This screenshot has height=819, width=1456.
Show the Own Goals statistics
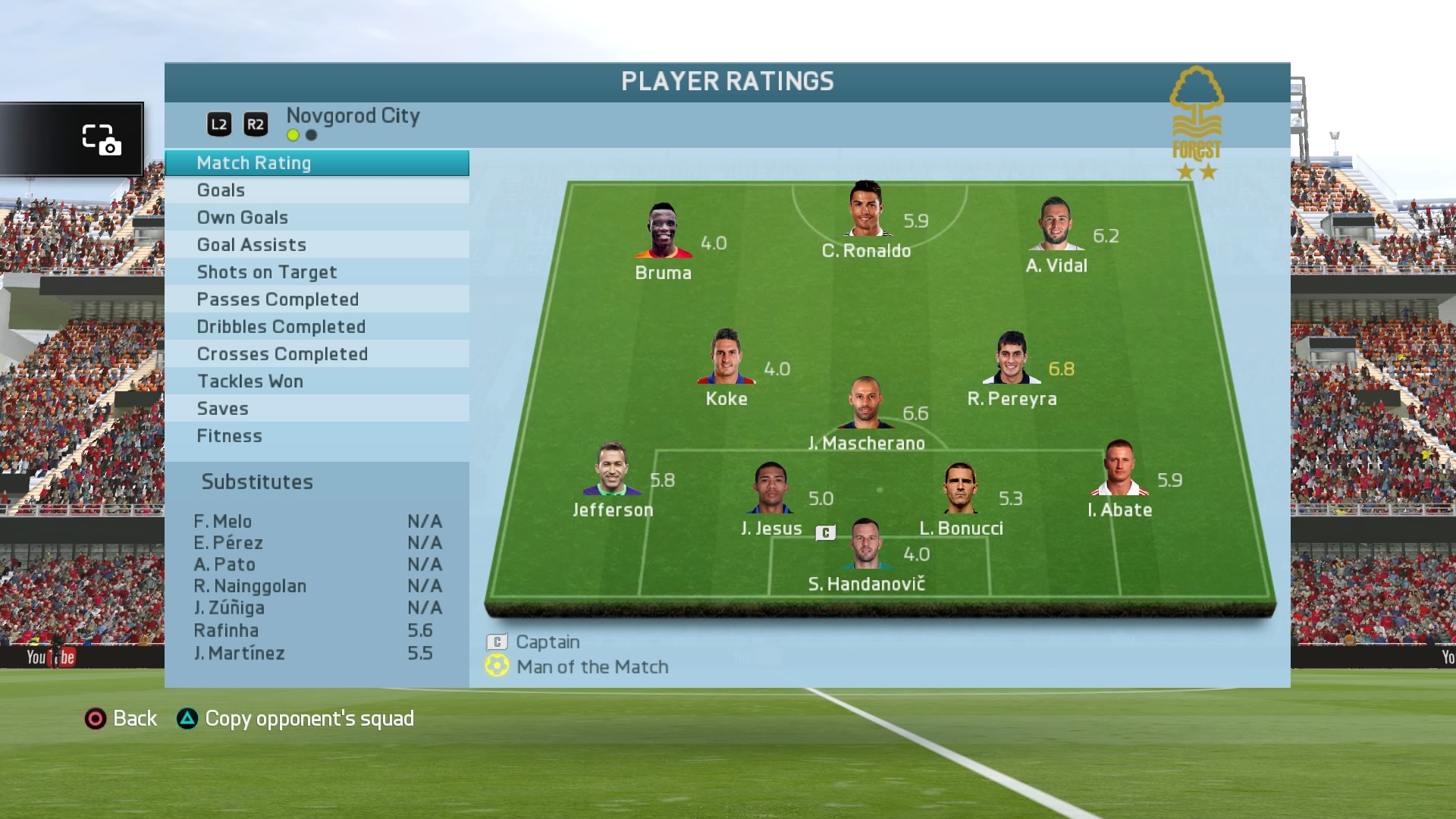point(316,218)
